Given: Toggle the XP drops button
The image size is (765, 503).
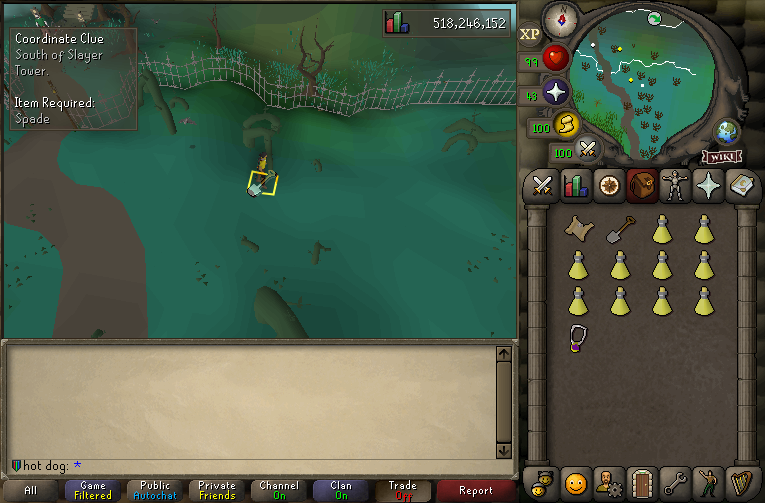Looking at the screenshot, I should (530, 34).
